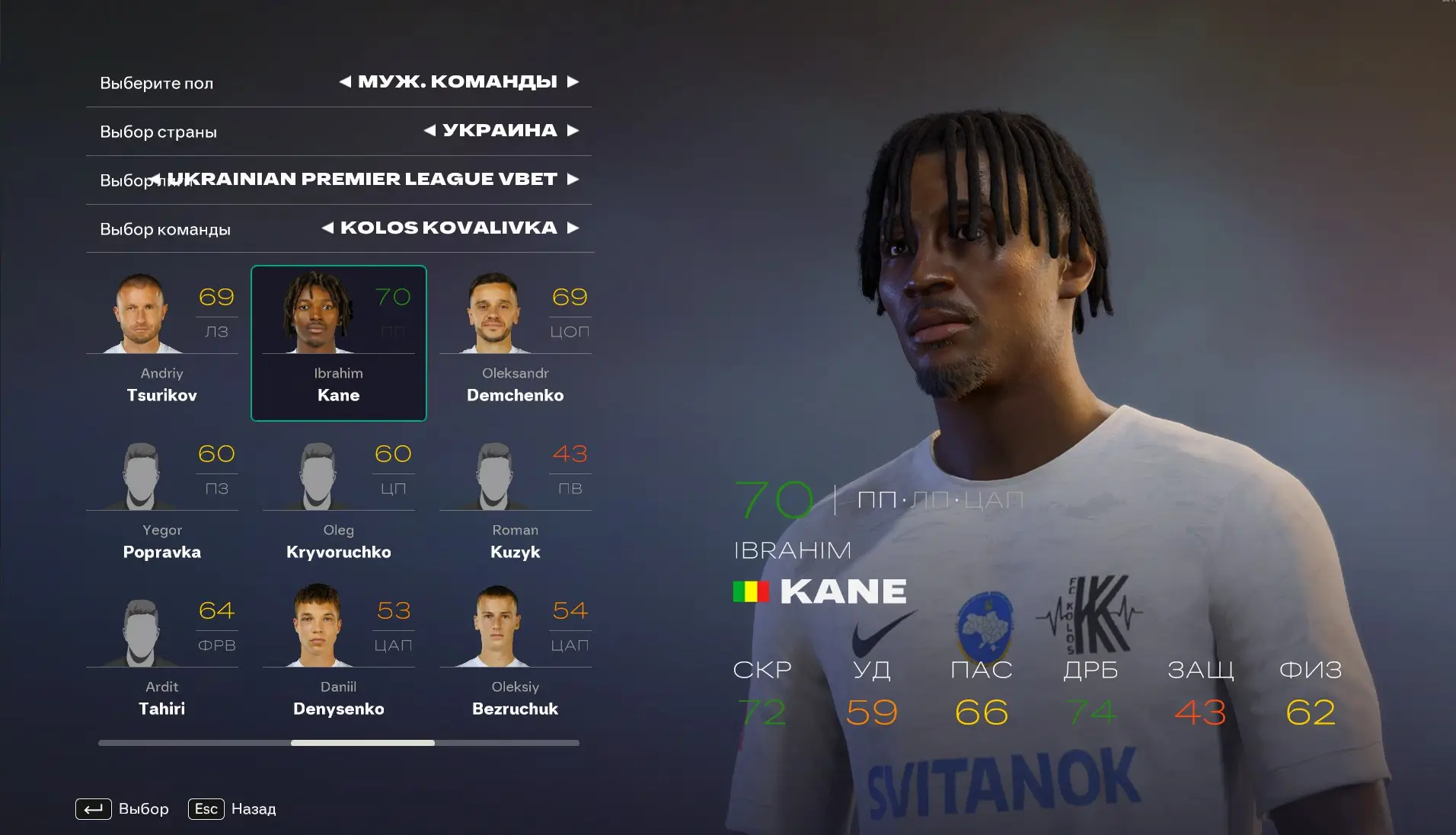This screenshot has height=835, width=1456.
Task: Select Oleg Kryvoruchko's player card
Action: click(339, 499)
